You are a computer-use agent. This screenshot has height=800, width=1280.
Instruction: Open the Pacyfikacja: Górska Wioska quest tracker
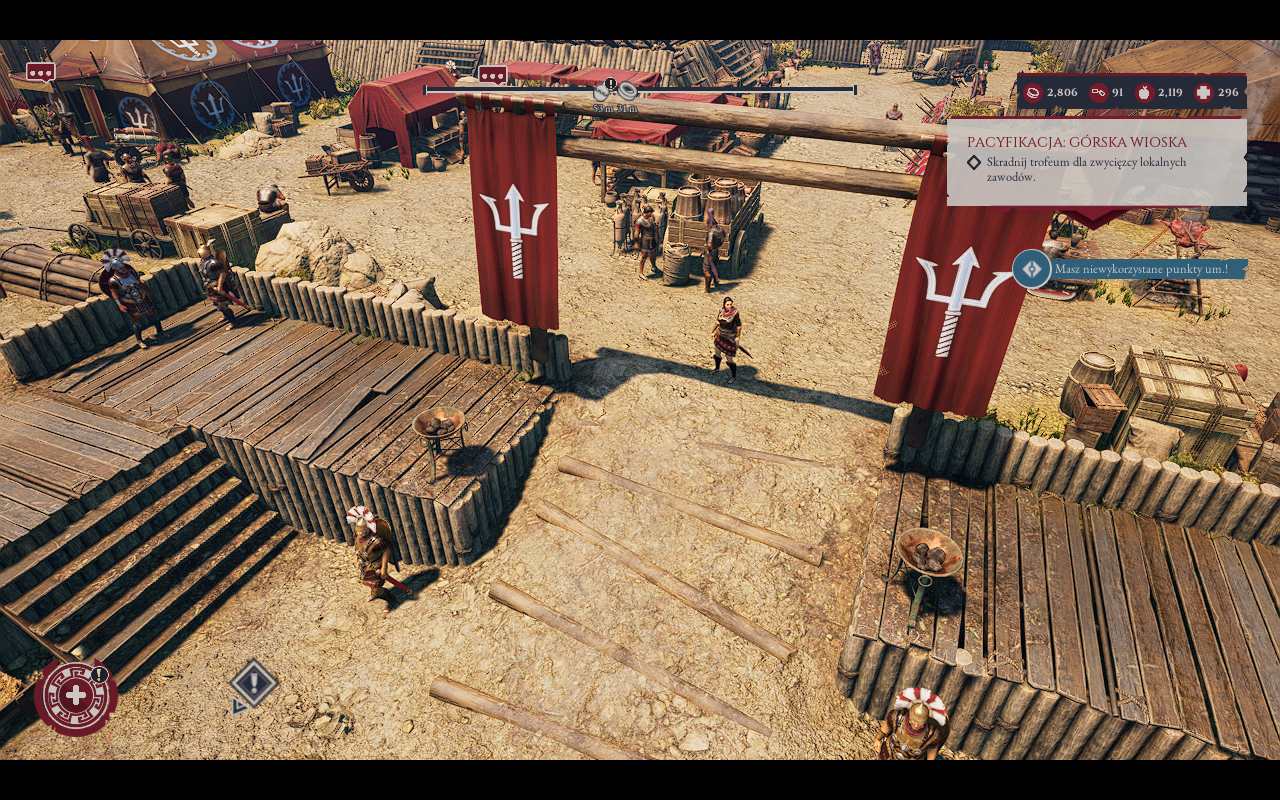point(1063,142)
